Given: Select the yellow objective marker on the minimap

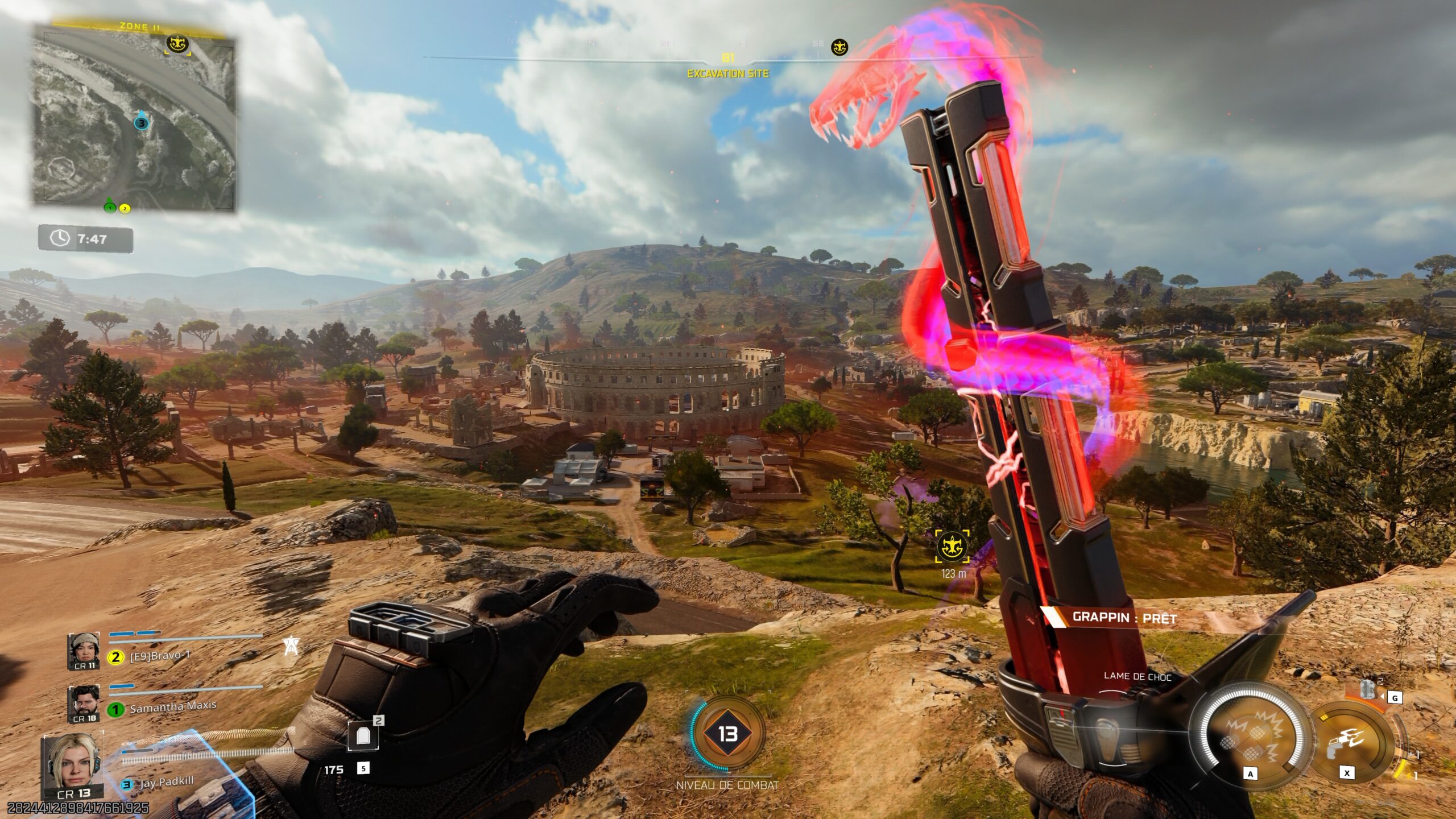Looking at the screenshot, I should (x=177, y=43).
